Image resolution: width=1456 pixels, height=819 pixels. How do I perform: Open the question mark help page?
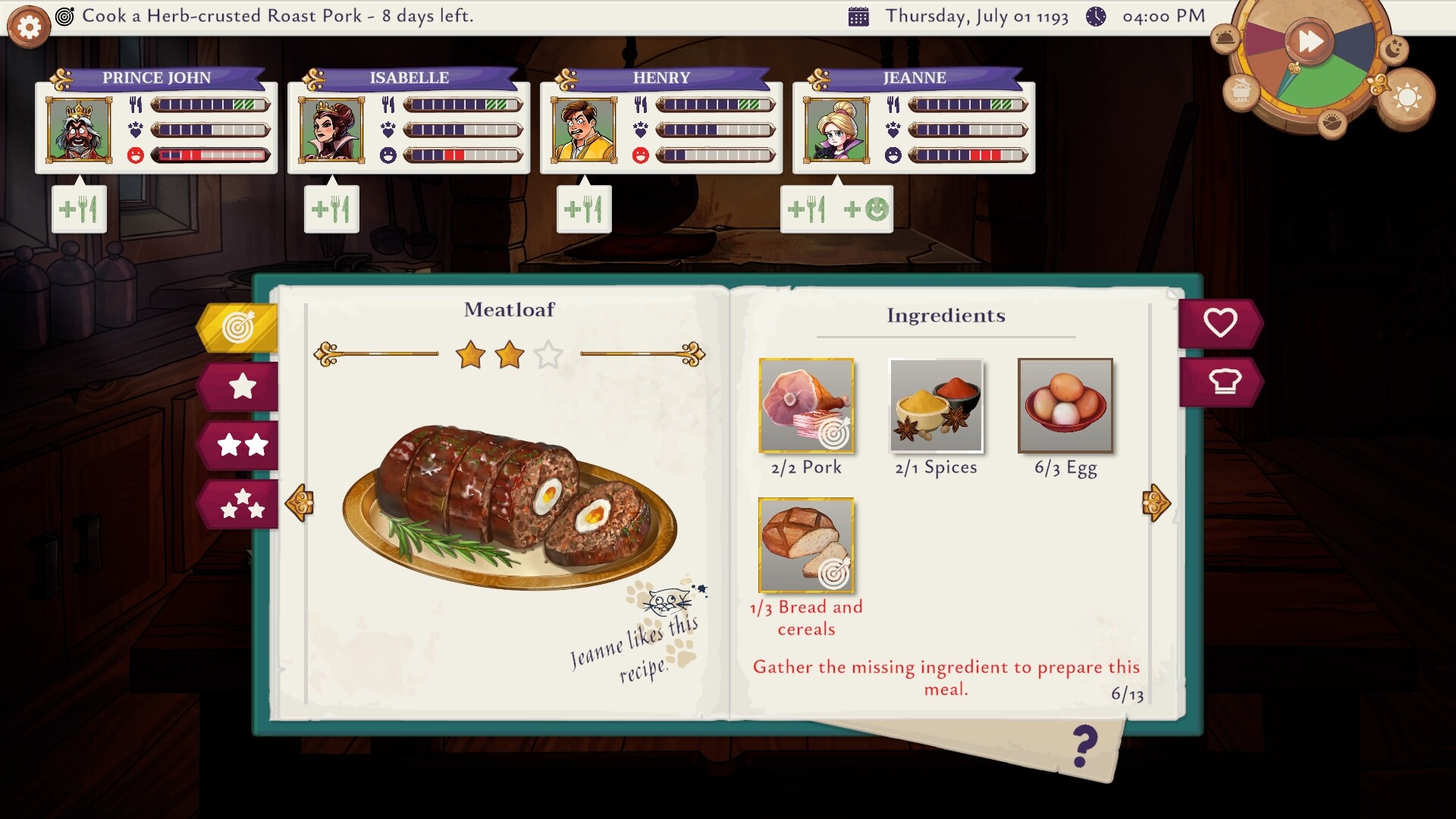1085,747
